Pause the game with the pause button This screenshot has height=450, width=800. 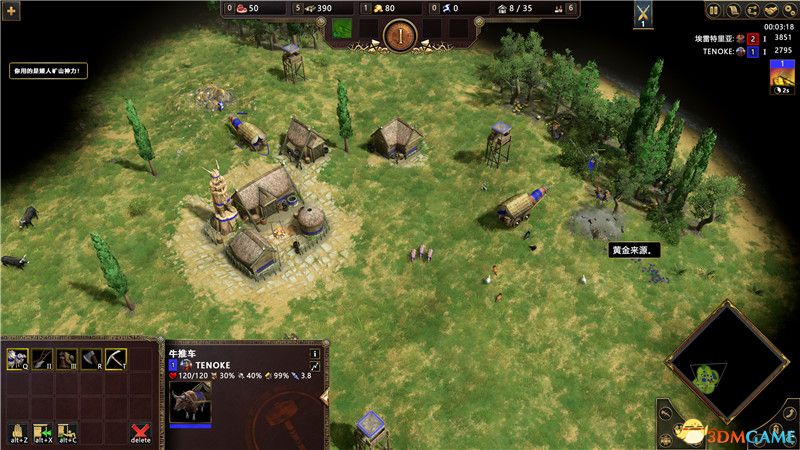tap(713, 11)
